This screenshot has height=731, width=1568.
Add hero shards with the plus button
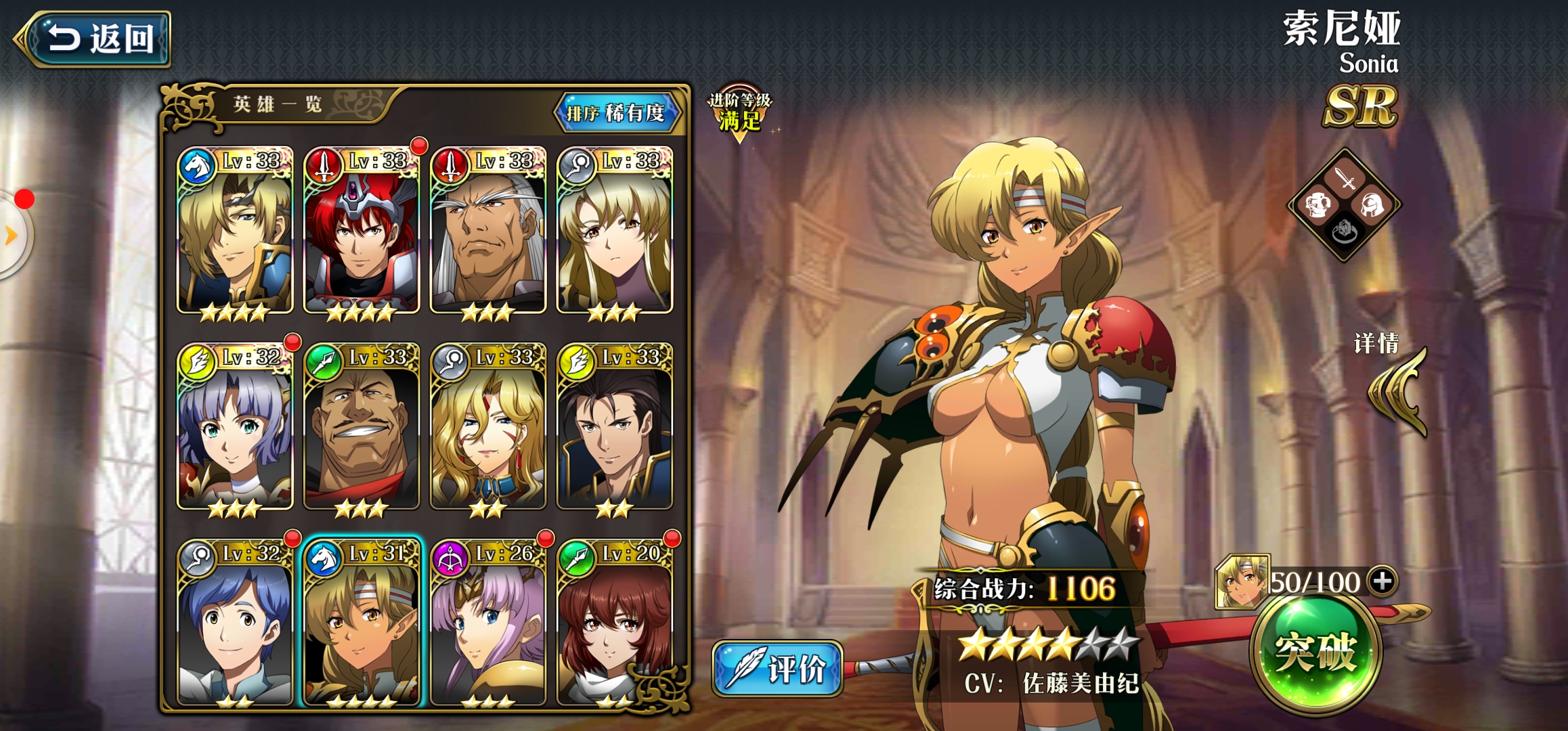point(1382,581)
